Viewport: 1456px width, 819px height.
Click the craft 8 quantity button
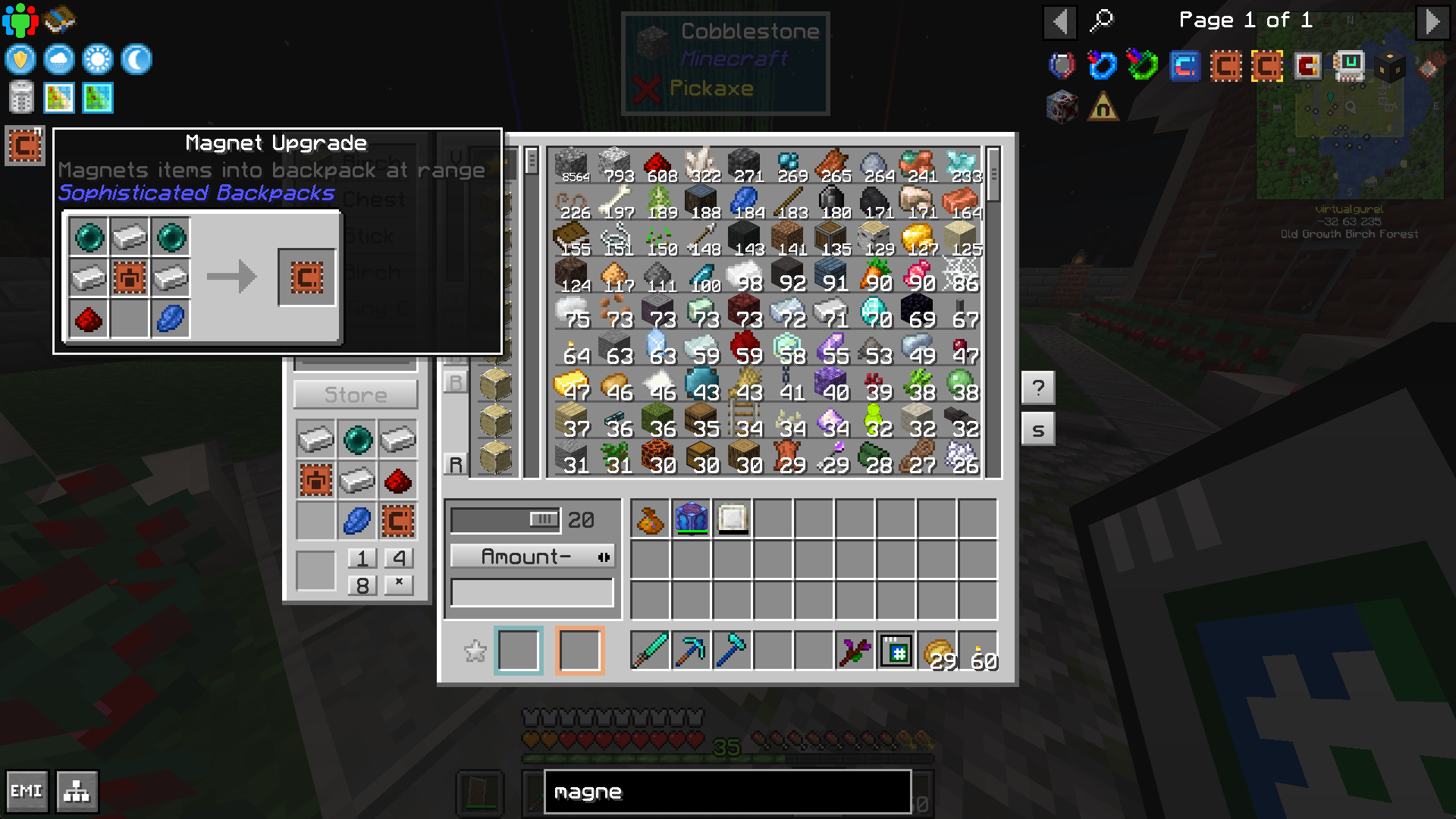(362, 585)
